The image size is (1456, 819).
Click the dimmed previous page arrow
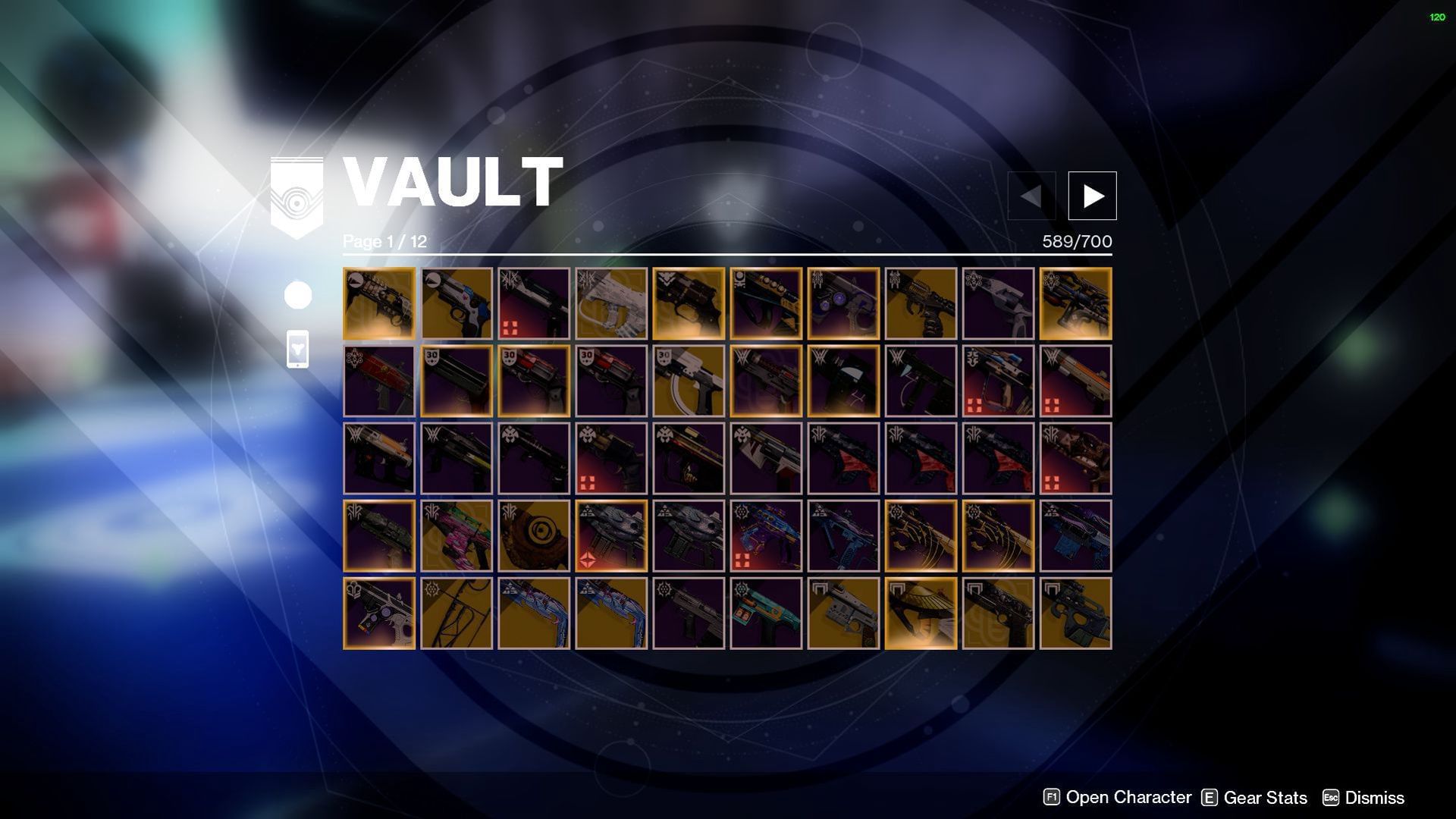click(x=1031, y=195)
